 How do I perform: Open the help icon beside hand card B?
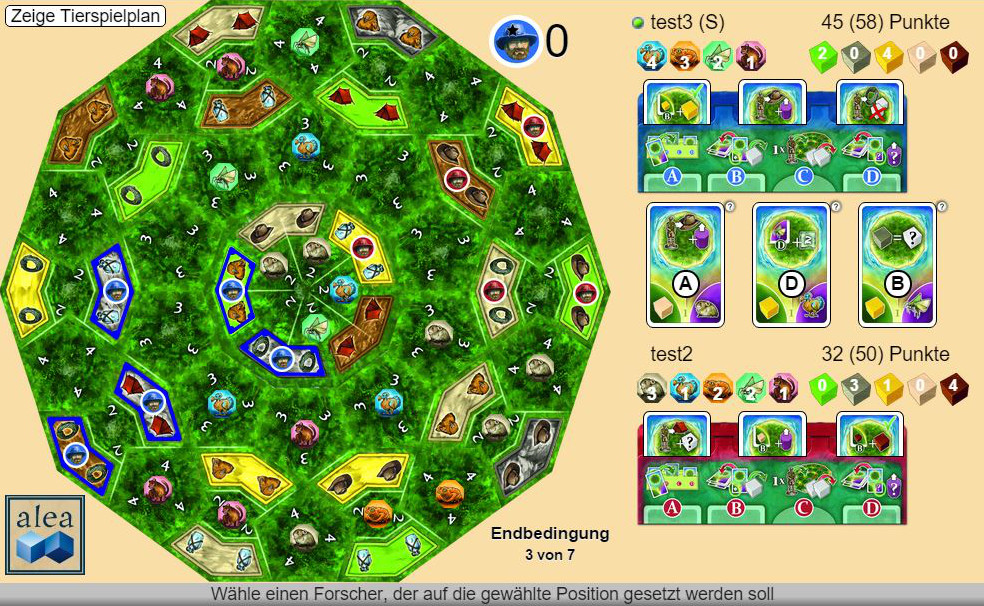pos(942,207)
